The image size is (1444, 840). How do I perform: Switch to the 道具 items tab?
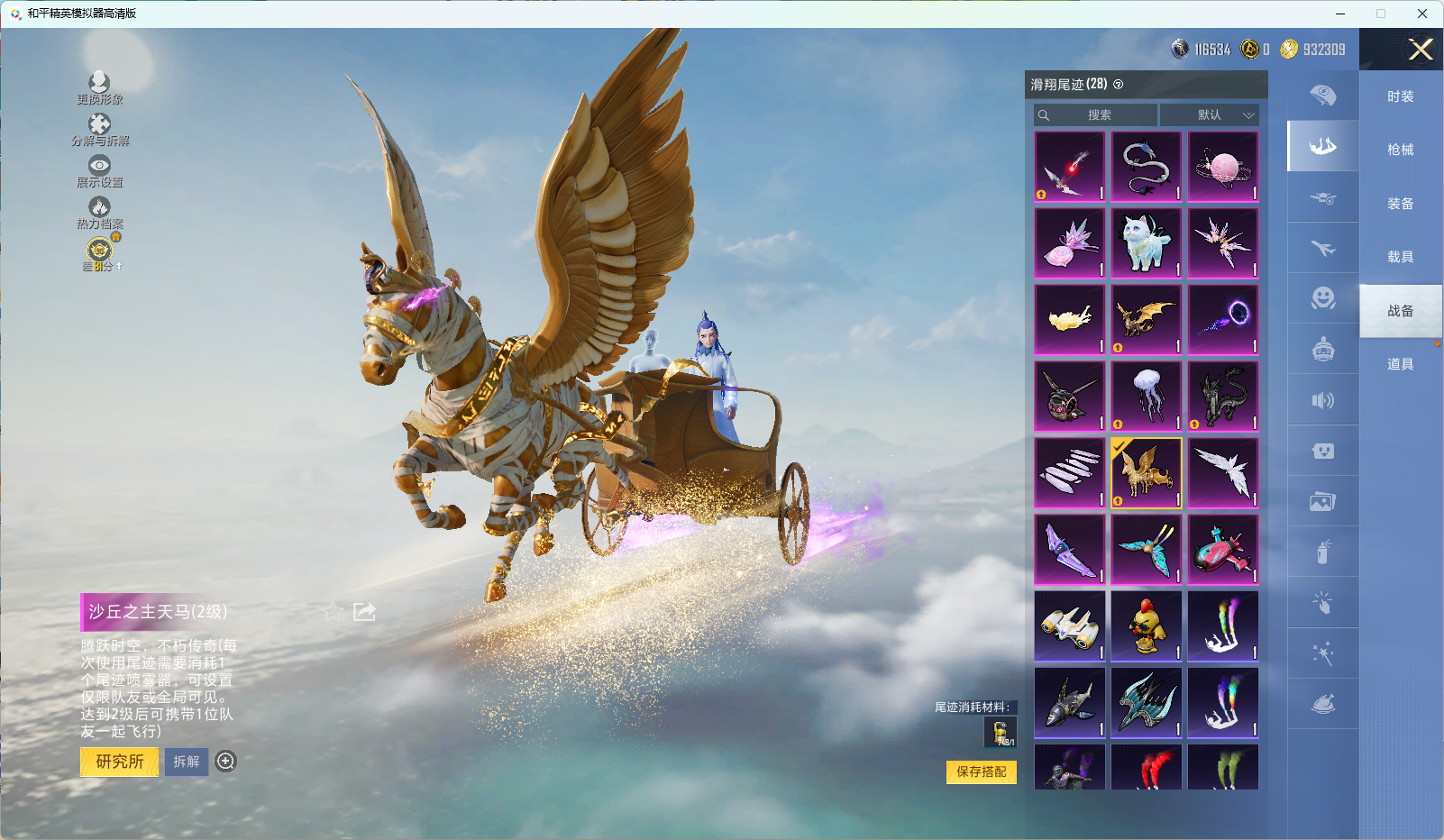pyautogui.click(x=1400, y=364)
